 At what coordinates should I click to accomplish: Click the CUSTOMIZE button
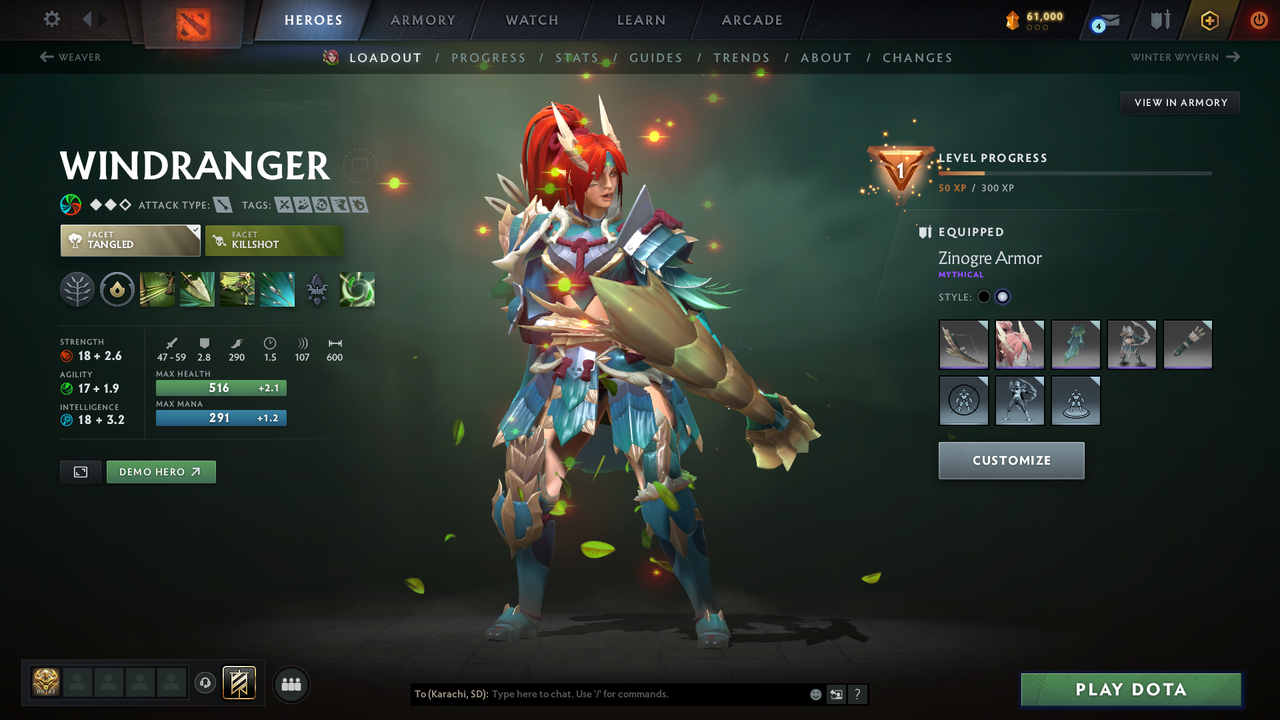click(x=1011, y=461)
